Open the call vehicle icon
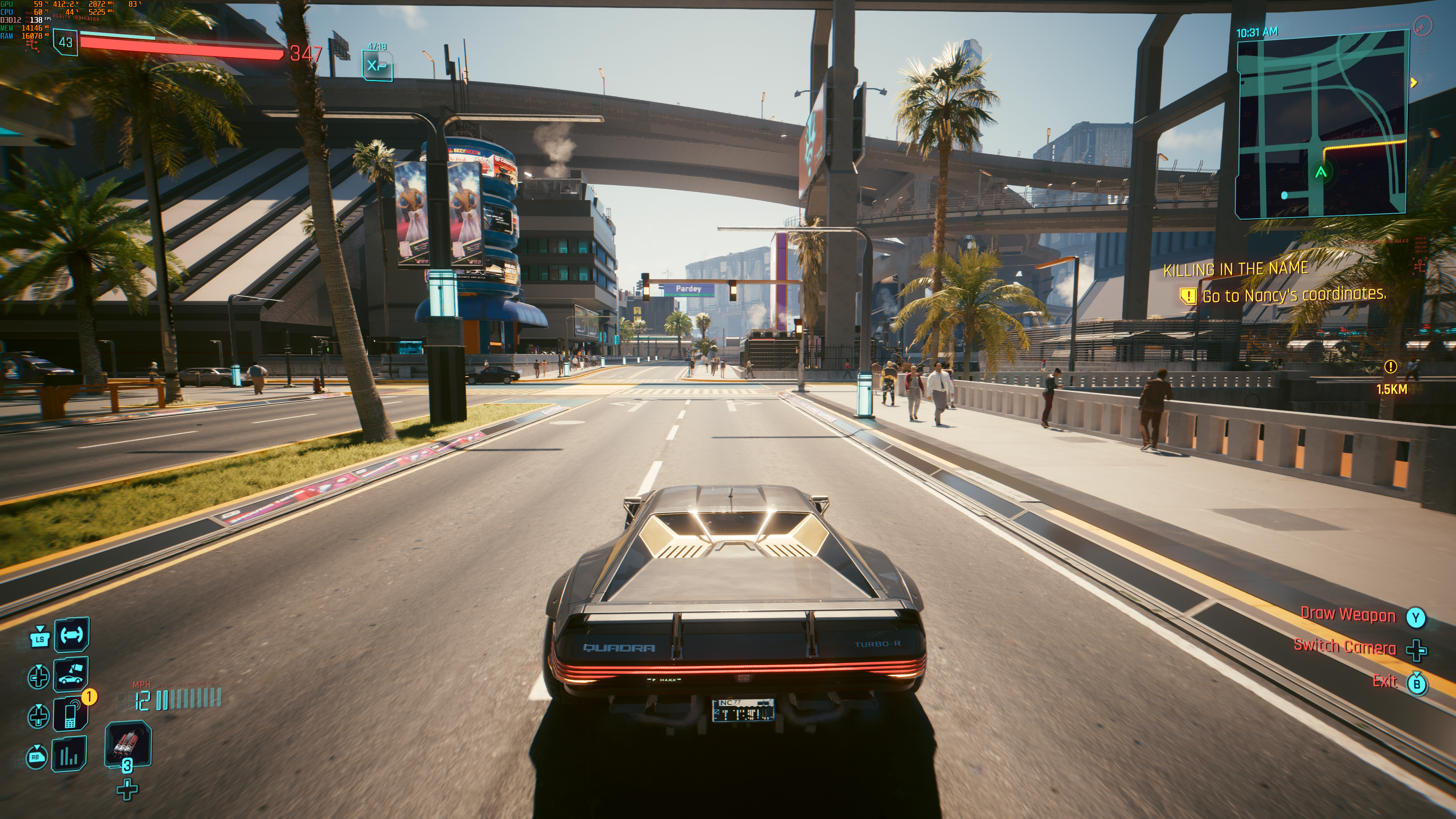 [71, 674]
